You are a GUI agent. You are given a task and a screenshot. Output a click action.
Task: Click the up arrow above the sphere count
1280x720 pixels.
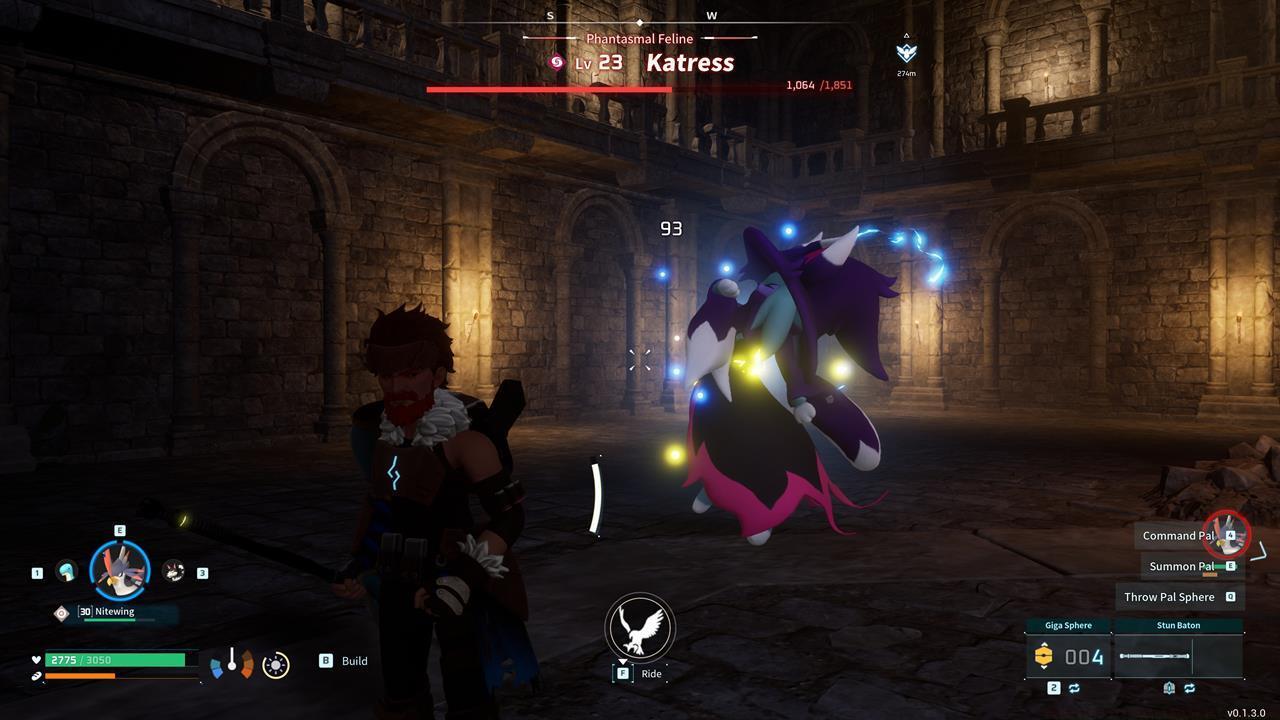tap(1044, 644)
